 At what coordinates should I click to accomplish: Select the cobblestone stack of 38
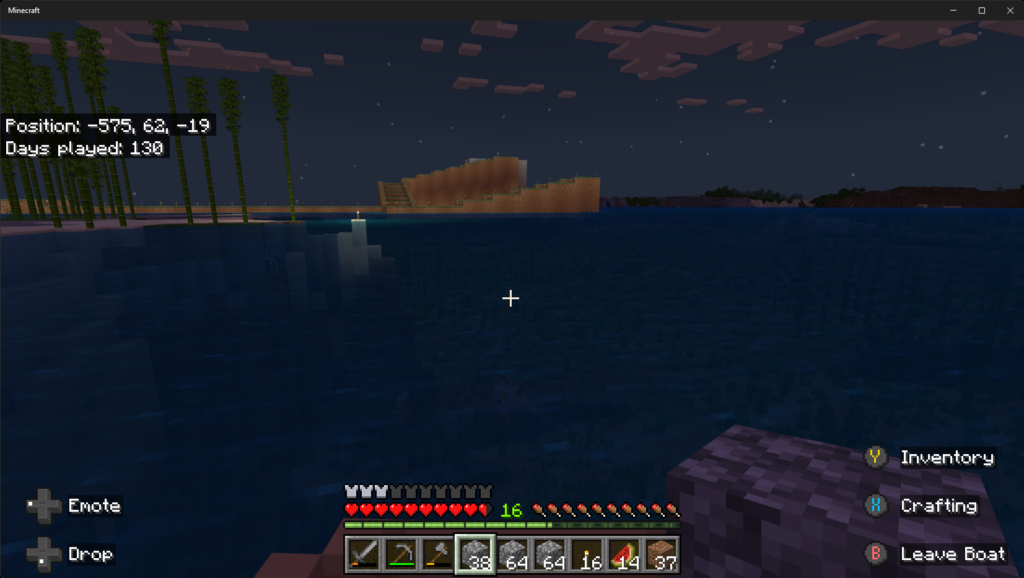pyautogui.click(x=475, y=554)
